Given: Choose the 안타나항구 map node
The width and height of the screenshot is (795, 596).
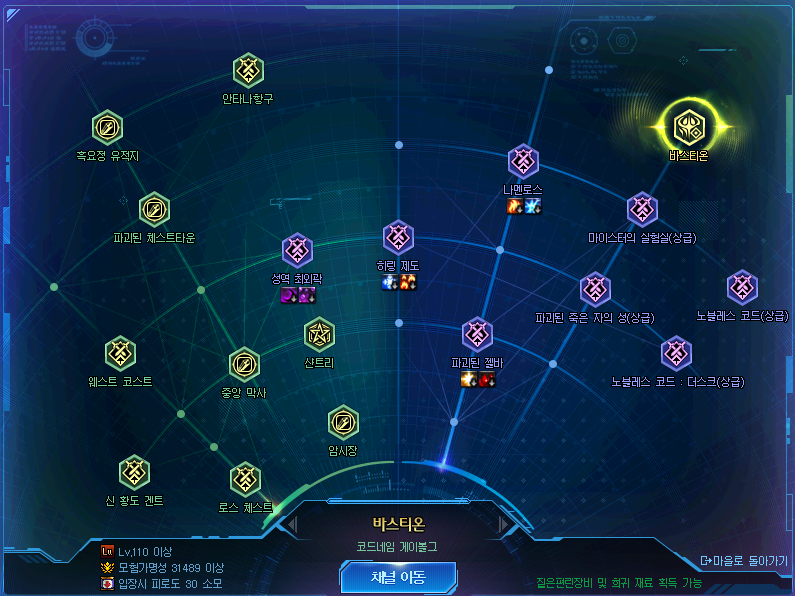Looking at the screenshot, I should [248, 71].
